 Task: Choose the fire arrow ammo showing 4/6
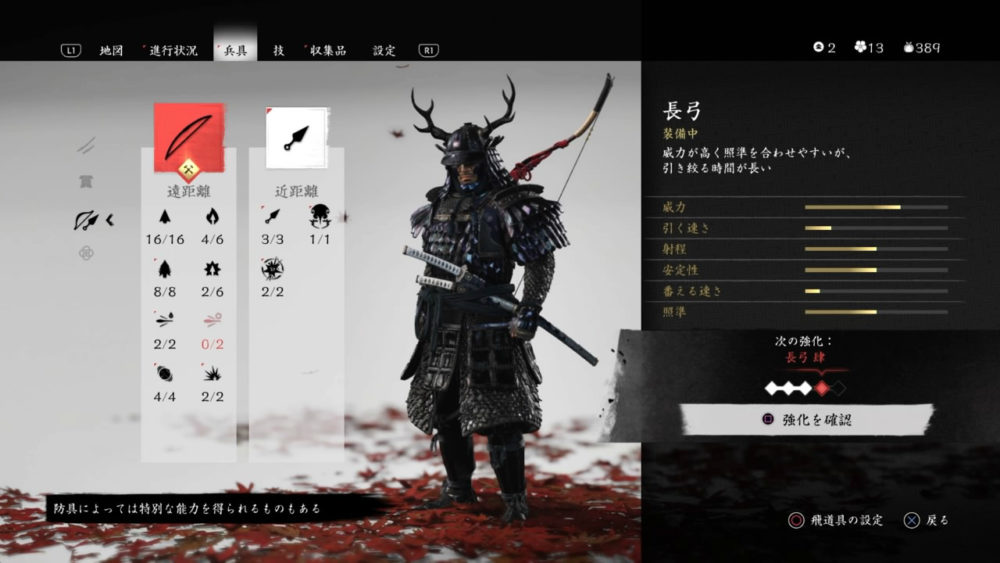click(x=212, y=216)
